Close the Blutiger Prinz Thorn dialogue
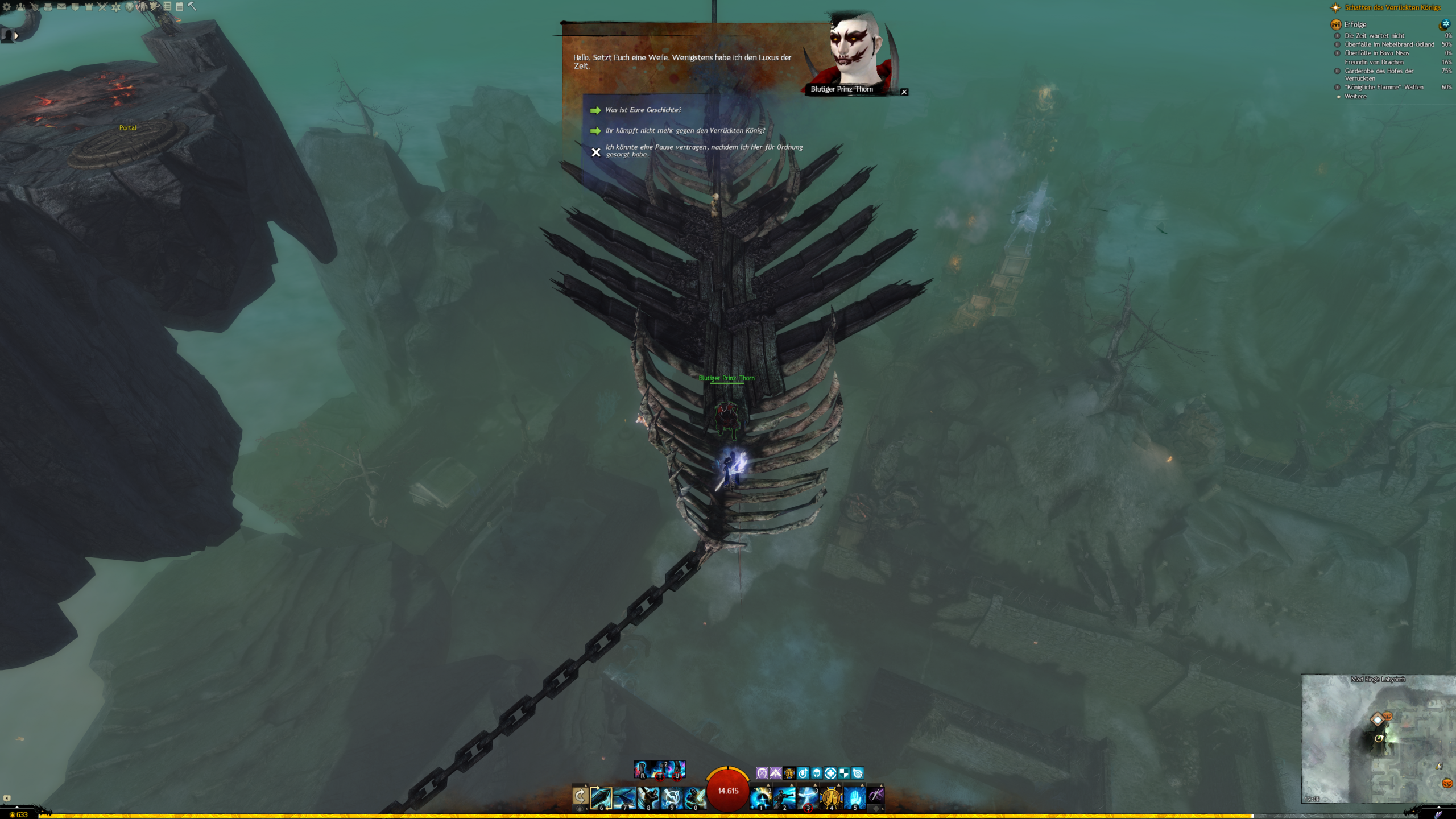Viewport: 1456px width, 819px height. [904, 92]
